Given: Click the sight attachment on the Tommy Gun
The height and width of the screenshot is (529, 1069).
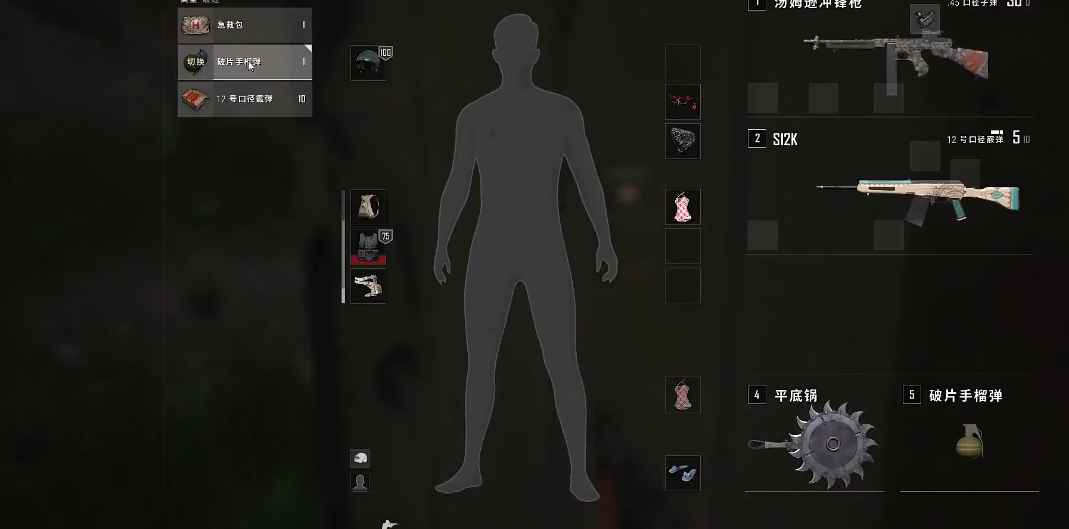Looking at the screenshot, I should pos(925,19).
